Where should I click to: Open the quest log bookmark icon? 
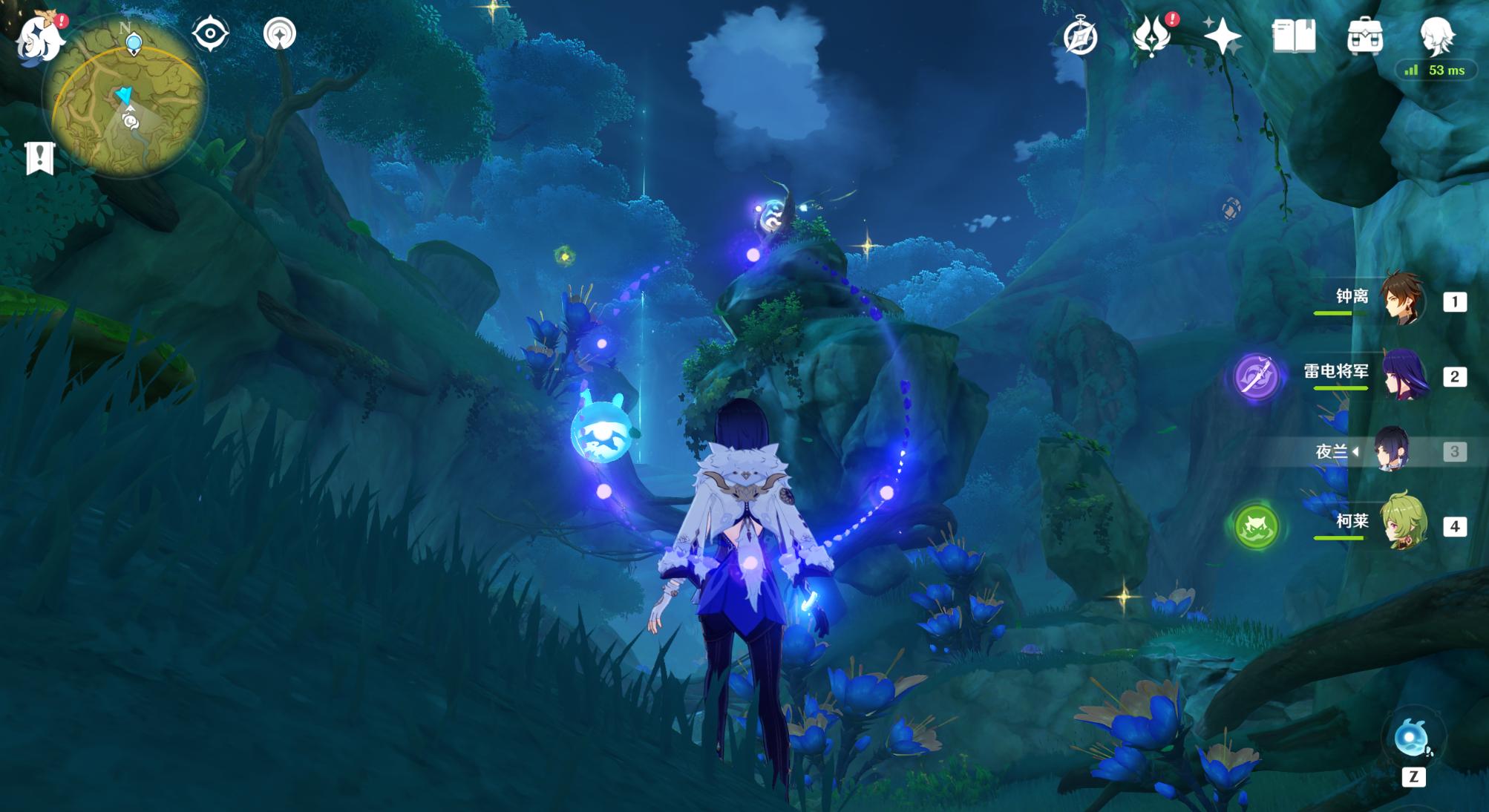(x=40, y=158)
